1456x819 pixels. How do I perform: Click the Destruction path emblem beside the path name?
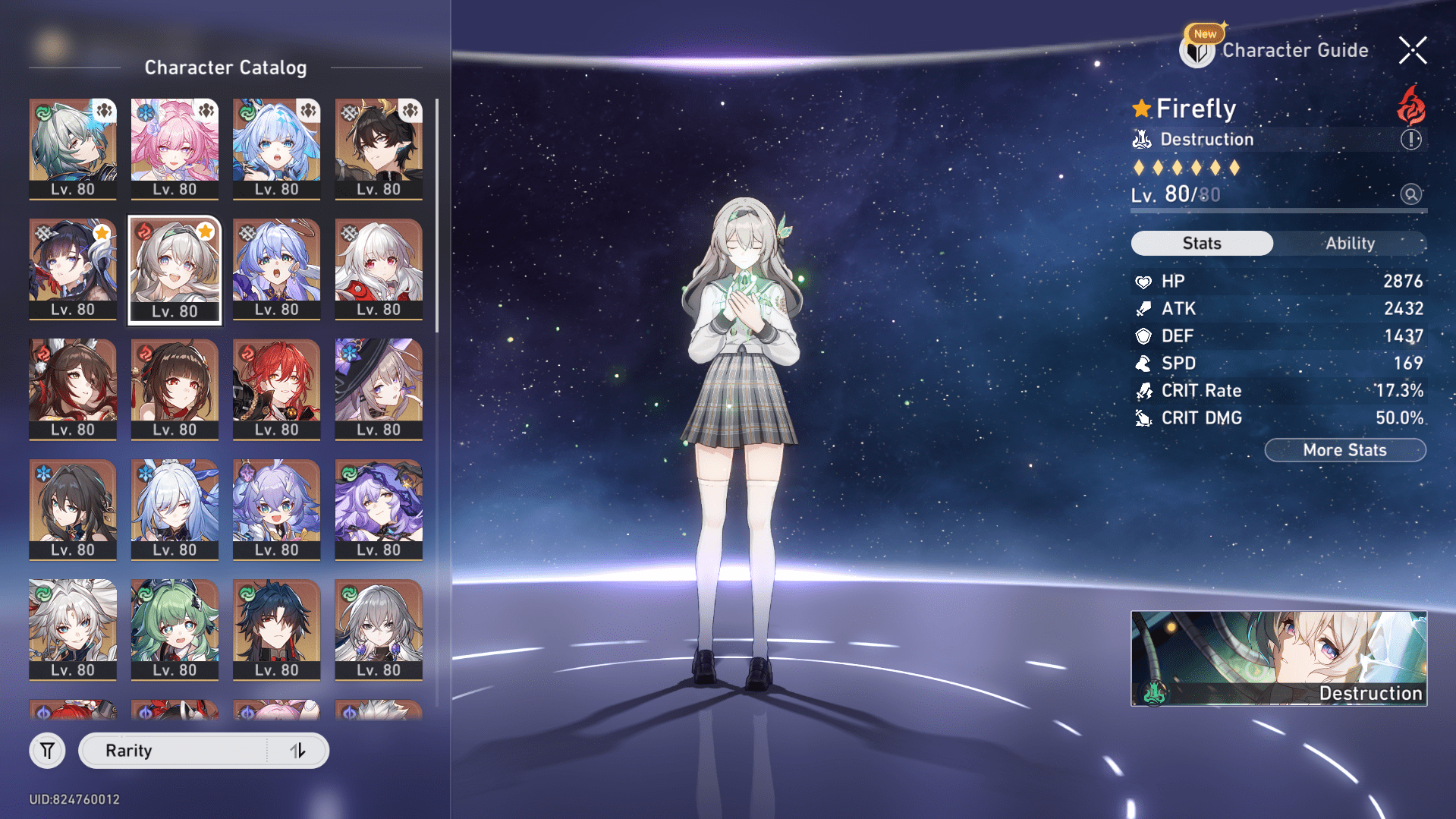tap(1140, 139)
